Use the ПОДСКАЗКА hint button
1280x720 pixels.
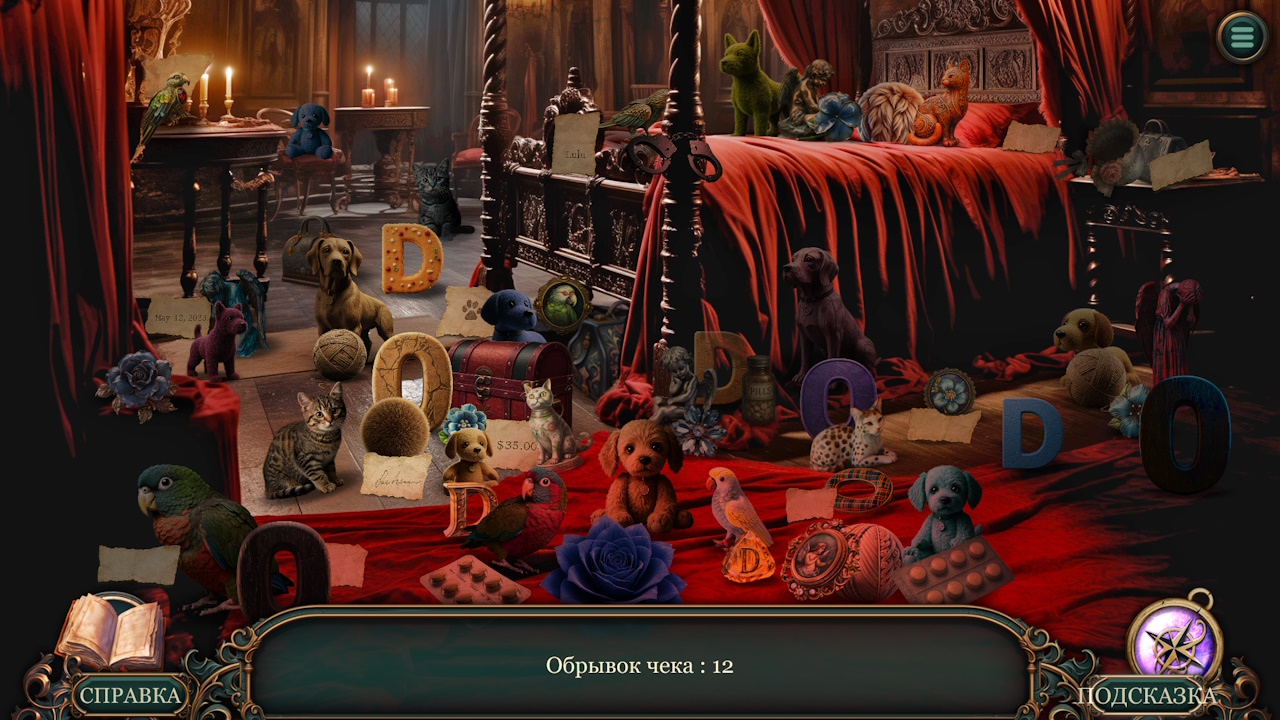pos(1146,696)
